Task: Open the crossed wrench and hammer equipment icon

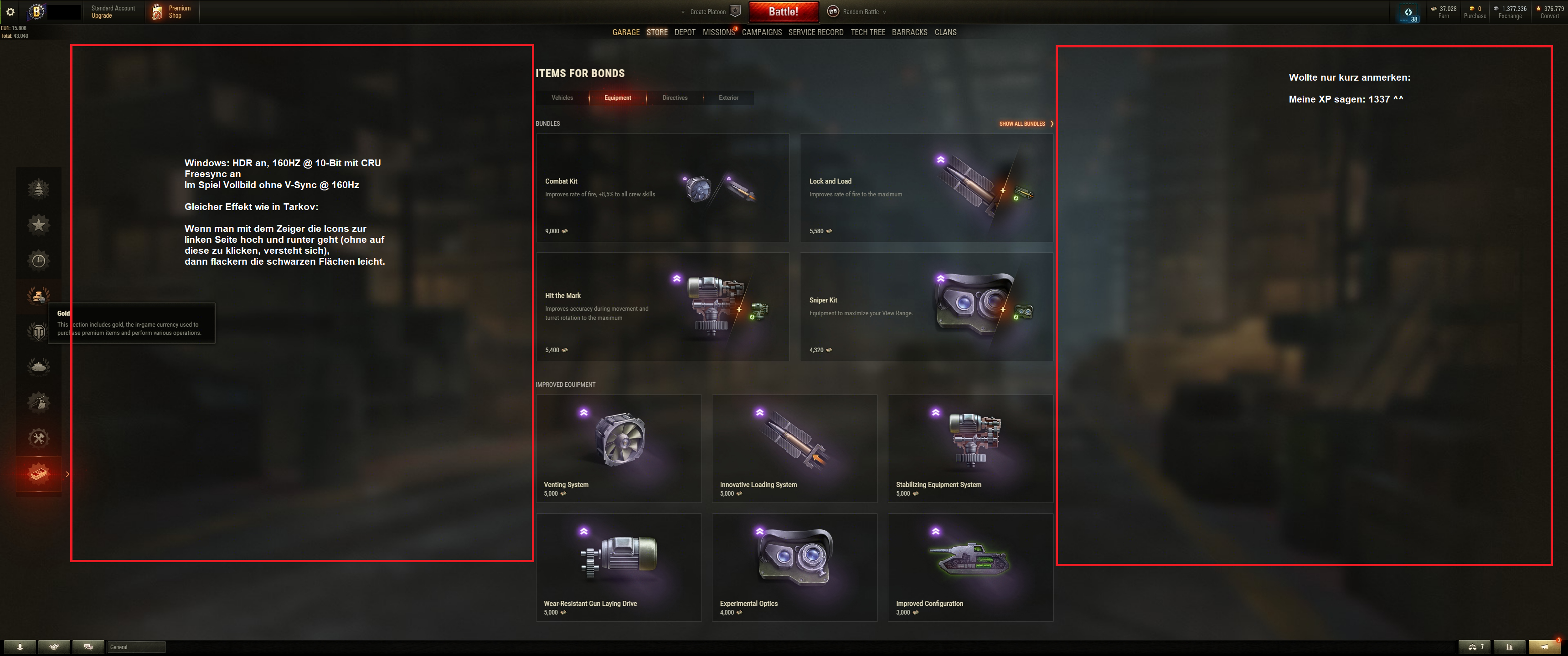Action: [38, 437]
